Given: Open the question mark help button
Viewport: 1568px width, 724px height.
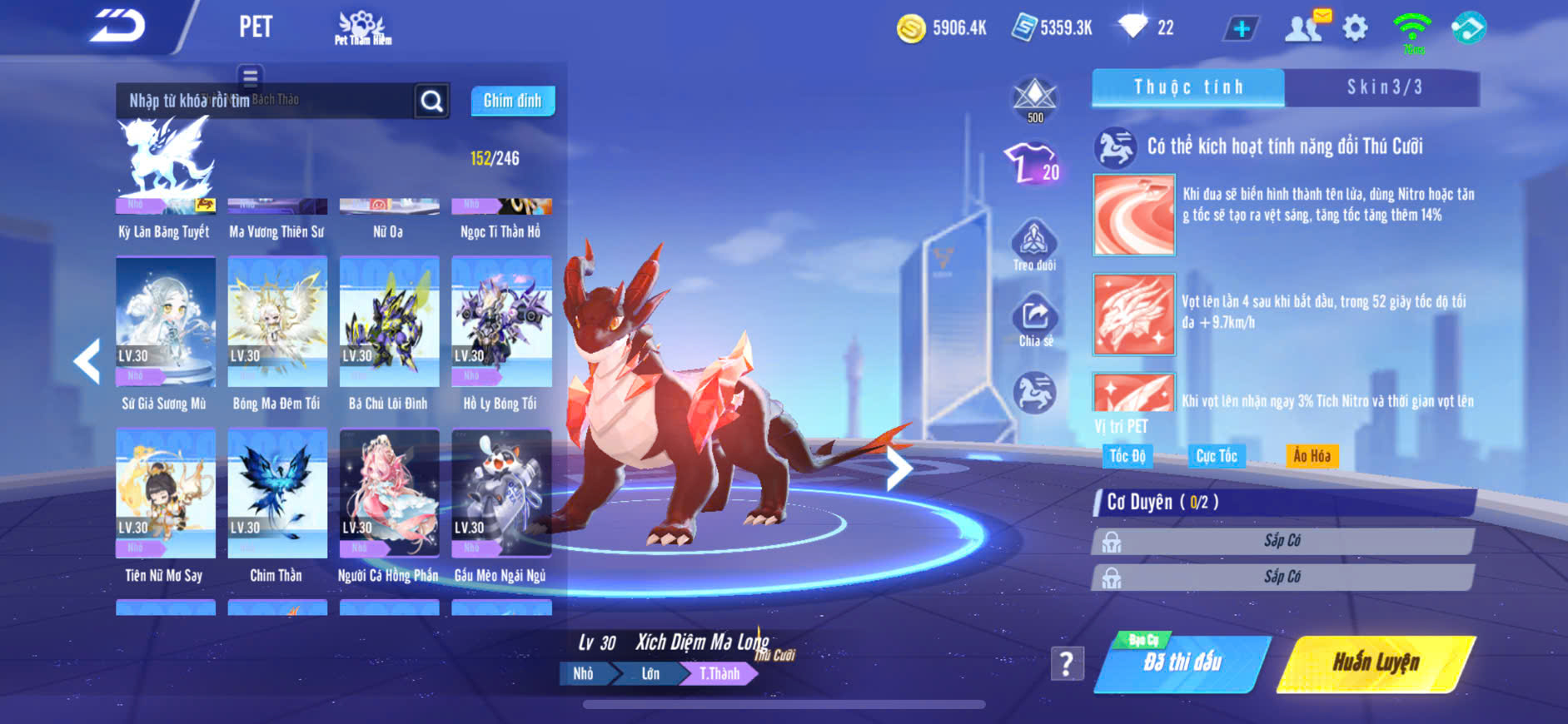Looking at the screenshot, I should [1067, 663].
